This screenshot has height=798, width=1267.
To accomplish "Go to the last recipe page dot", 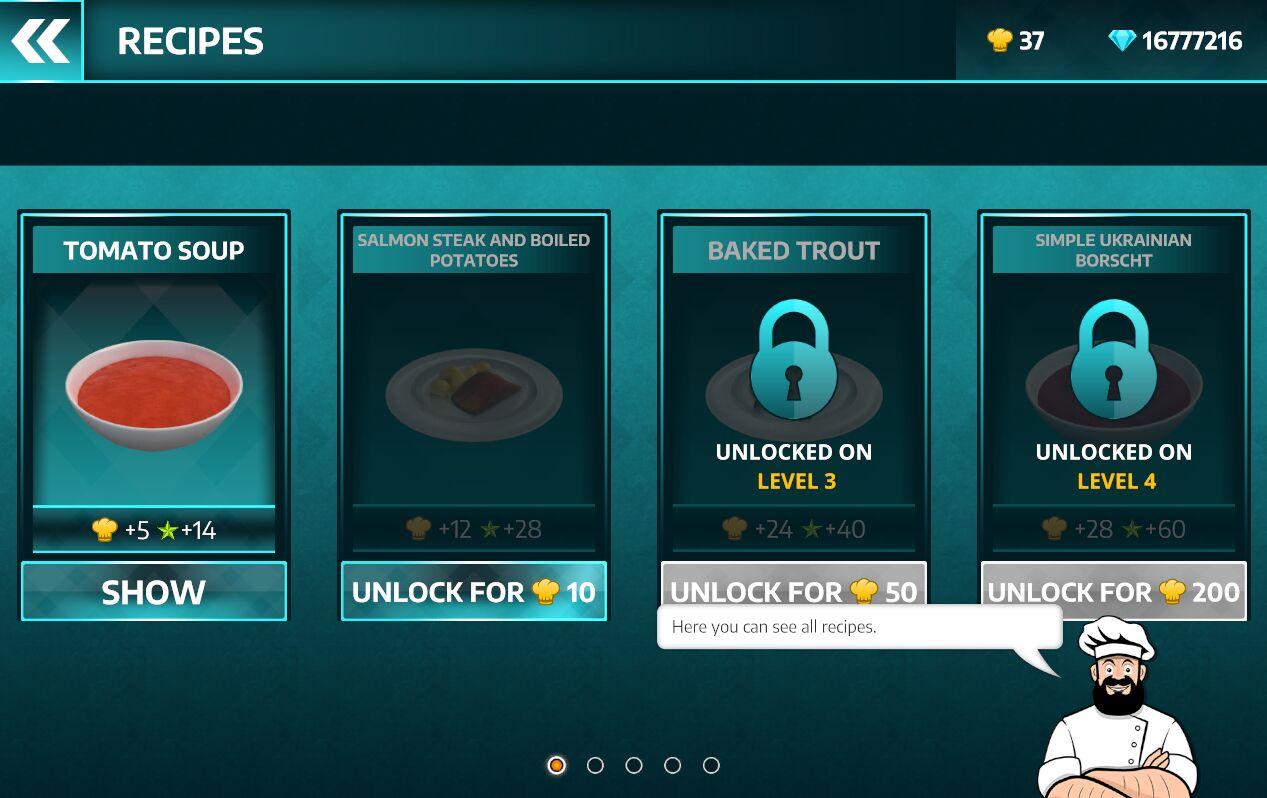I will [711, 765].
